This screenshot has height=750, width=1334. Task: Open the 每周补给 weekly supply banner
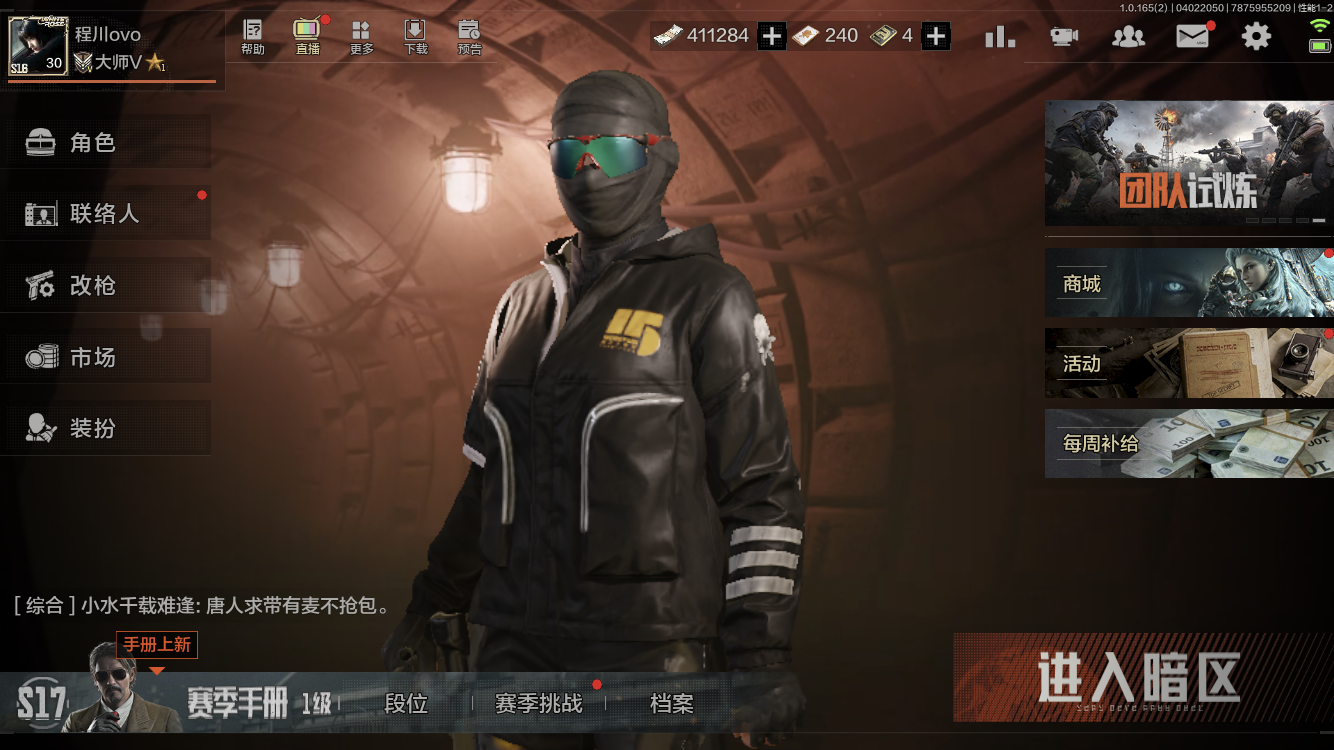[1188, 443]
